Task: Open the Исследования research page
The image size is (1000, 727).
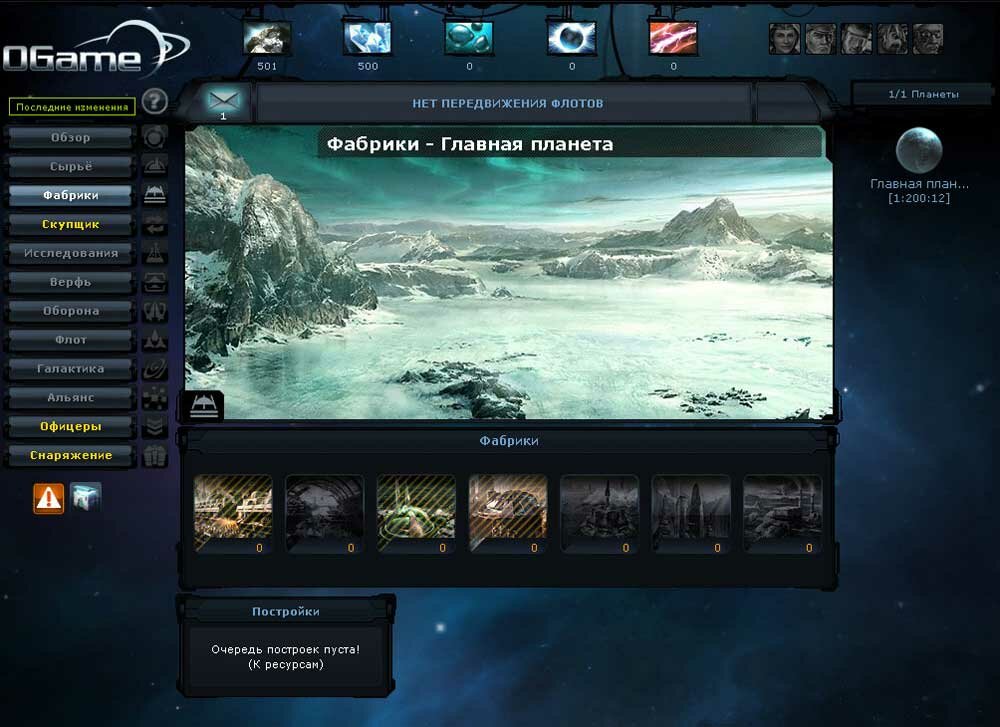Action: (x=70, y=253)
